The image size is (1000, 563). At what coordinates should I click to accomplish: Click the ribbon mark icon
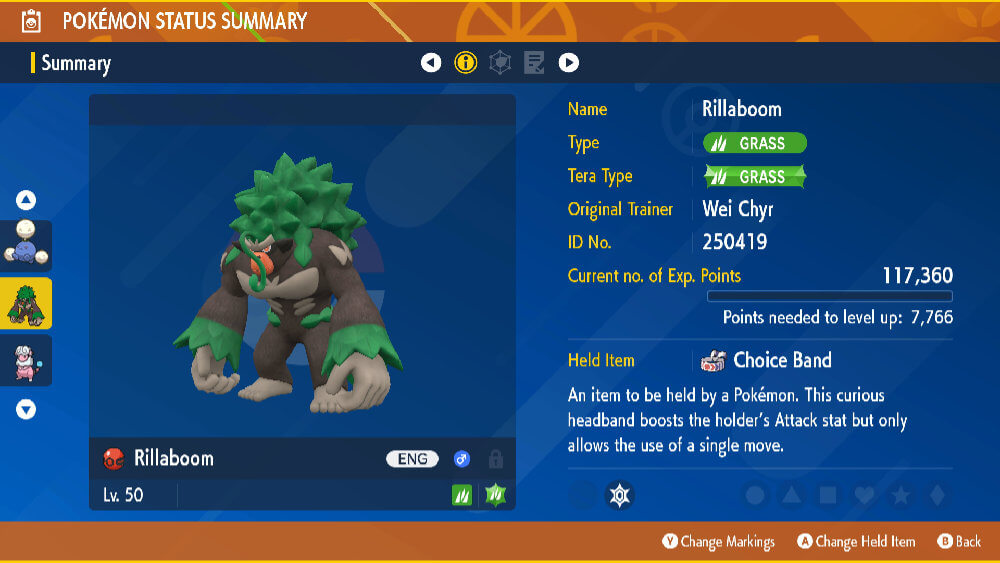(620, 494)
